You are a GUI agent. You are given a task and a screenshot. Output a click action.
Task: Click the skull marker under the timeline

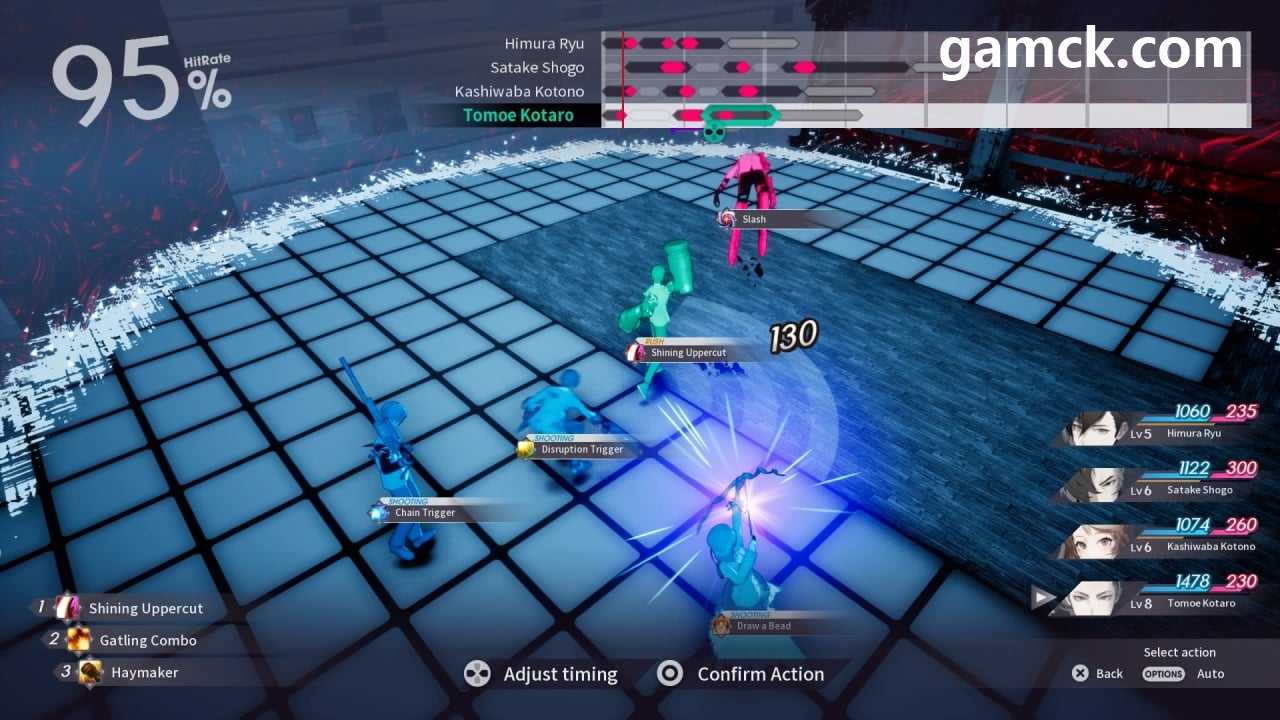[713, 132]
